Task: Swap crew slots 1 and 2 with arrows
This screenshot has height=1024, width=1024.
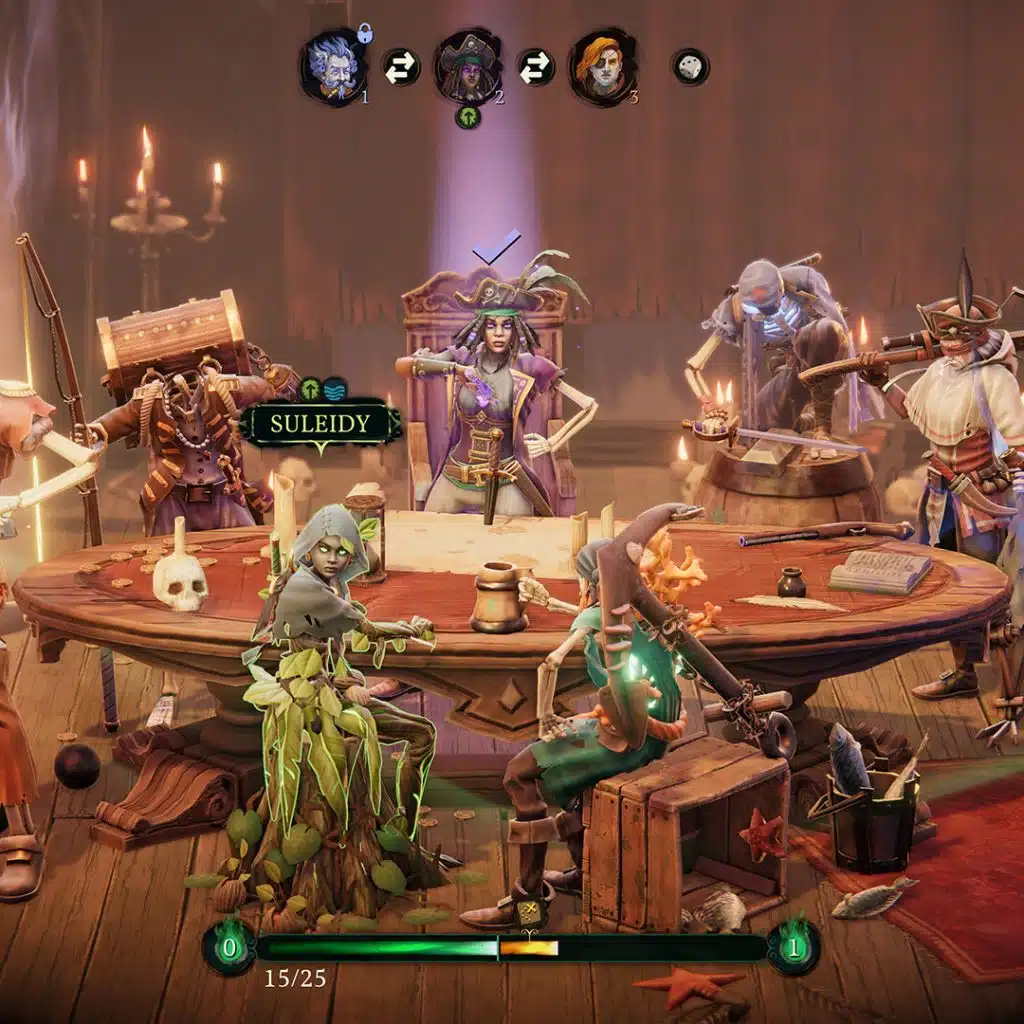Action: (x=401, y=67)
